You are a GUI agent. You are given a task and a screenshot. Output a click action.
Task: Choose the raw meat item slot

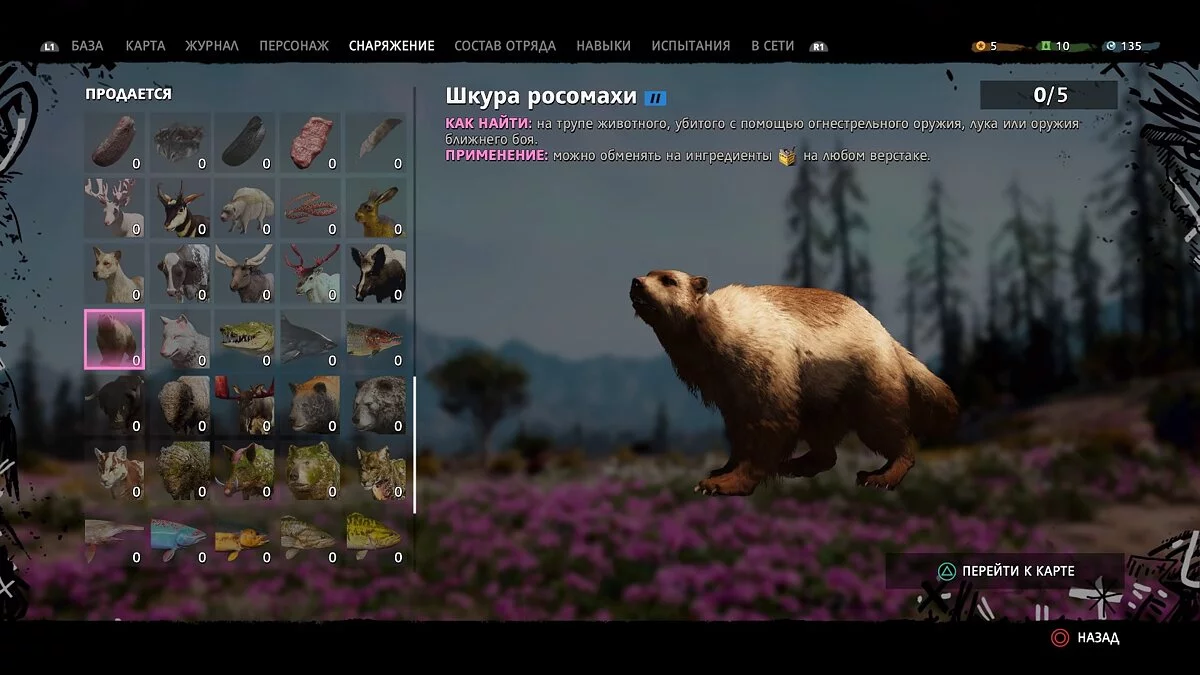coord(312,142)
